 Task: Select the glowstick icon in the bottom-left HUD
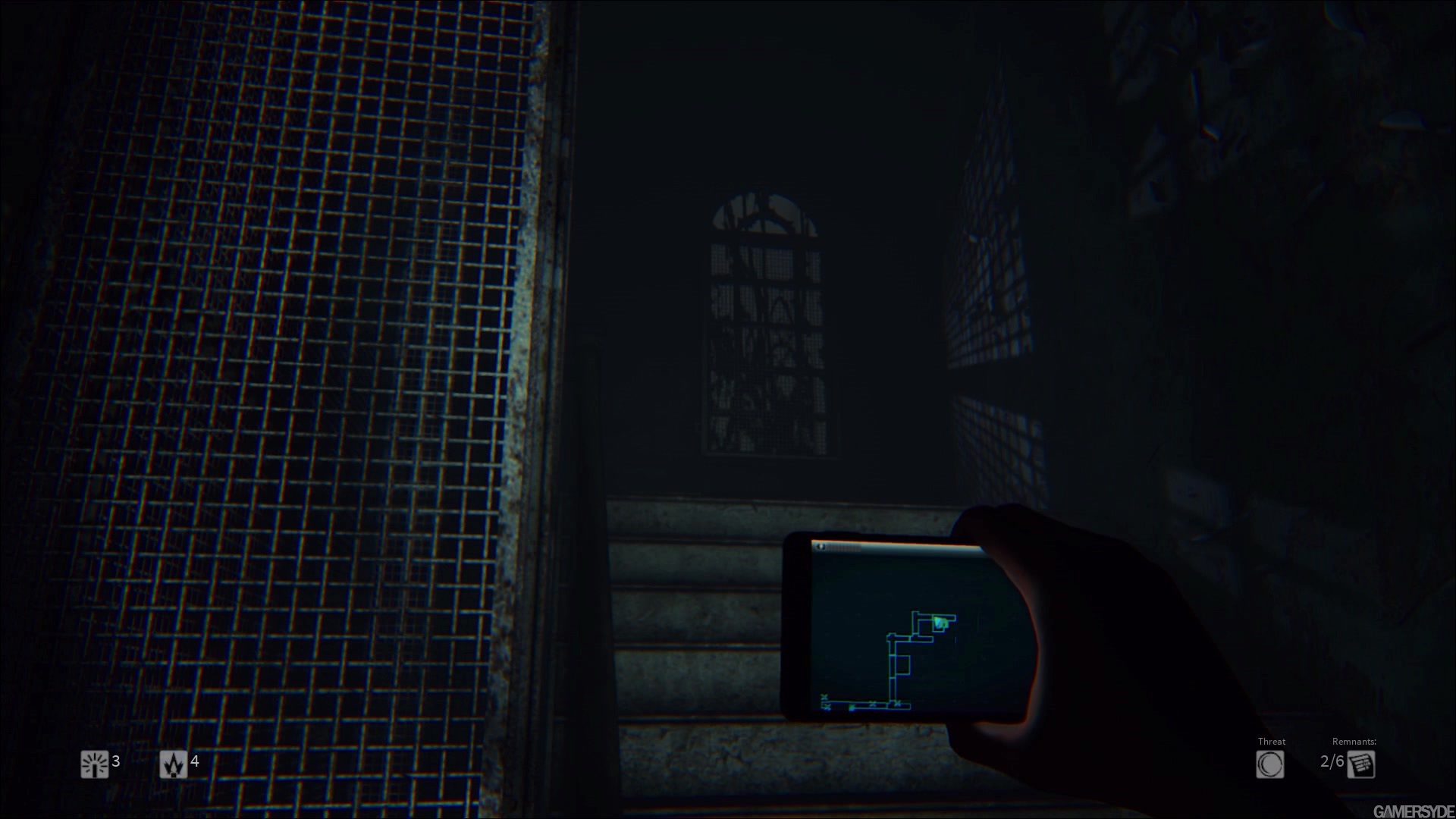(94, 764)
